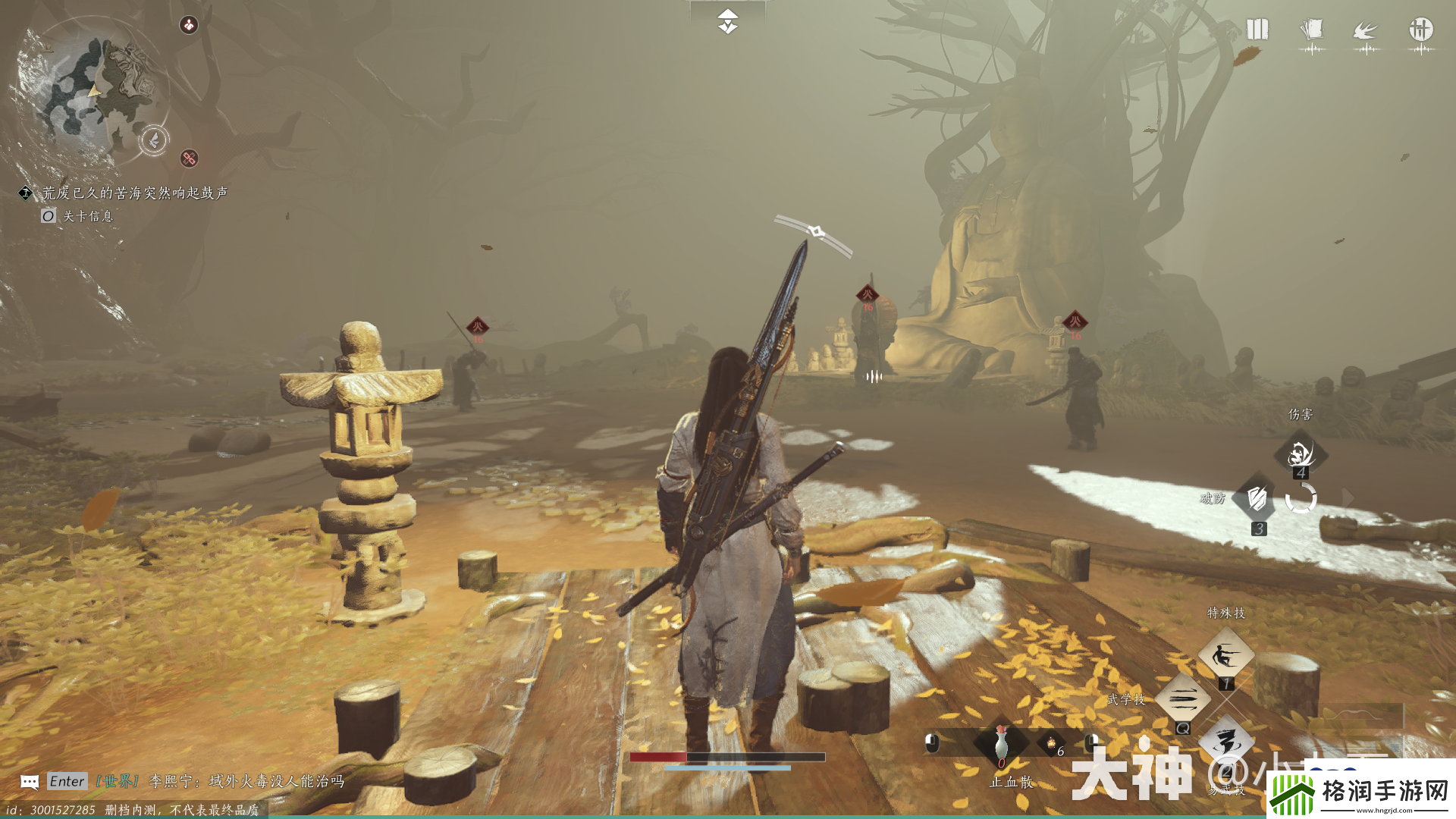Click the red chain-link icon beside minimap
The width and height of the screenshot is (1456, 819).
(x=189, y=158)
